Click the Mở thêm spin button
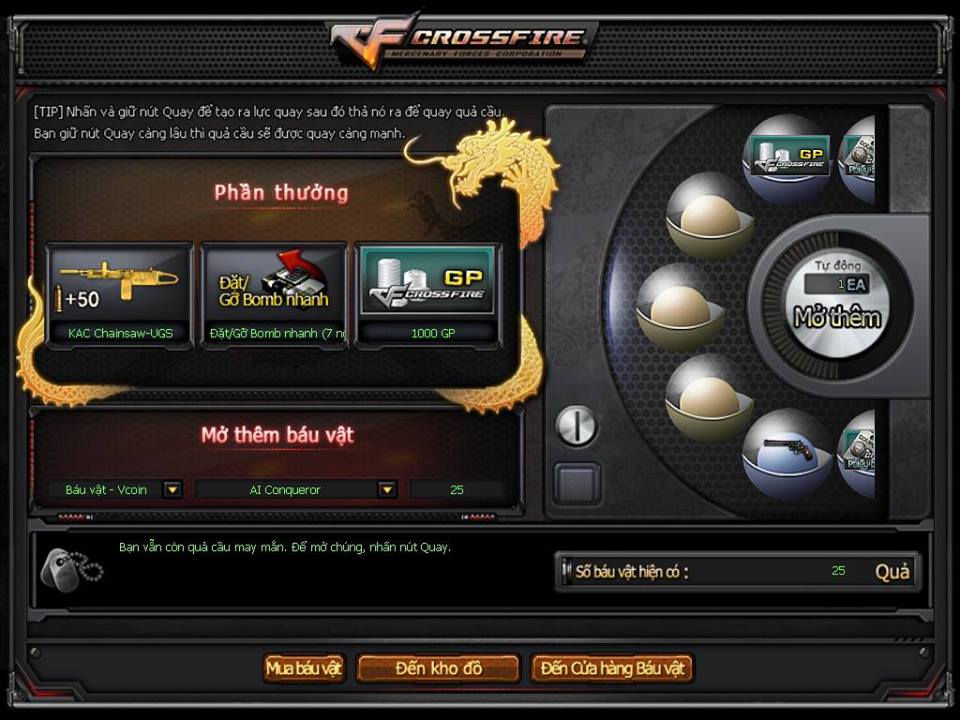Viewport: 960px width, 720px height. [x=837, y=319]
